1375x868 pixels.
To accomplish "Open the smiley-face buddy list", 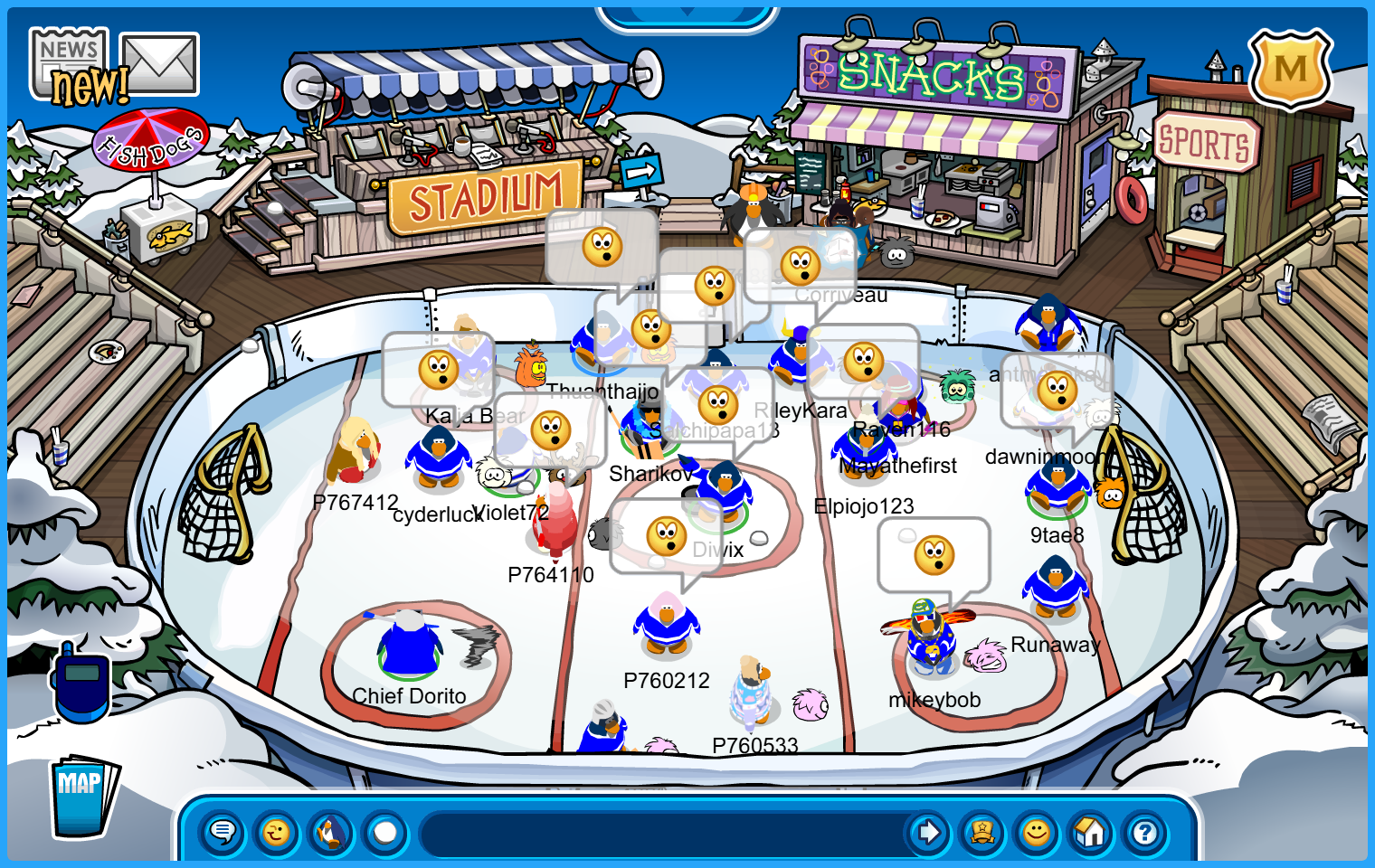I will pyautogui.click(x=1037, y=832).
